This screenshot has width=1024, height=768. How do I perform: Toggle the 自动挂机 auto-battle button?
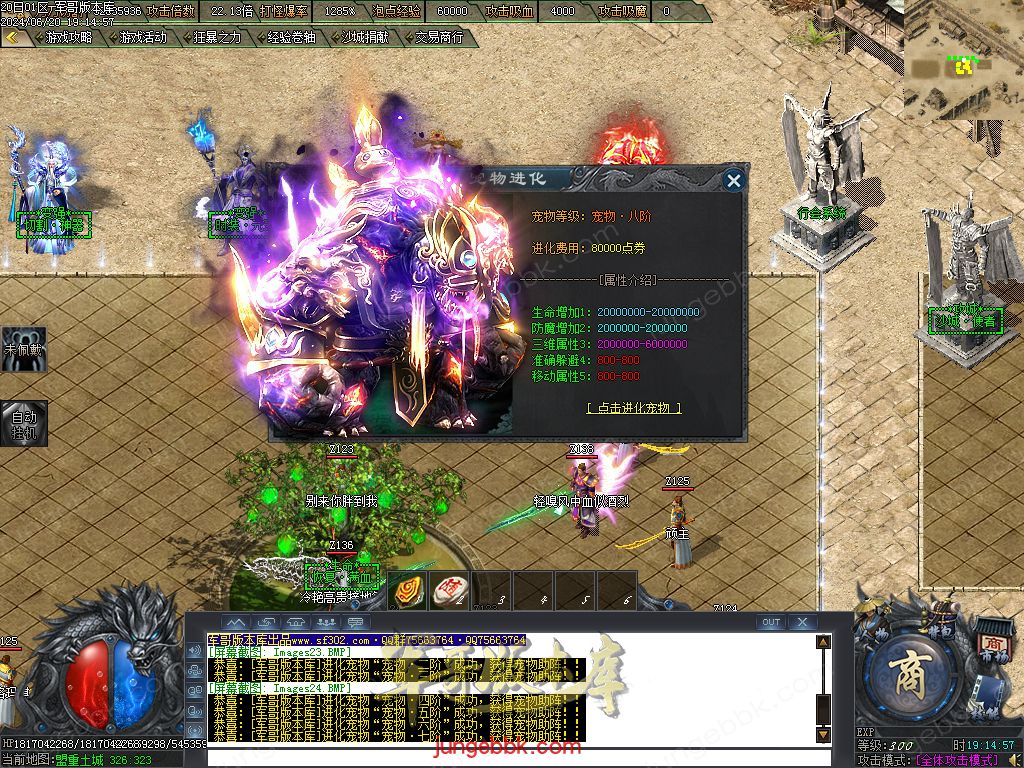pos(23,423)
